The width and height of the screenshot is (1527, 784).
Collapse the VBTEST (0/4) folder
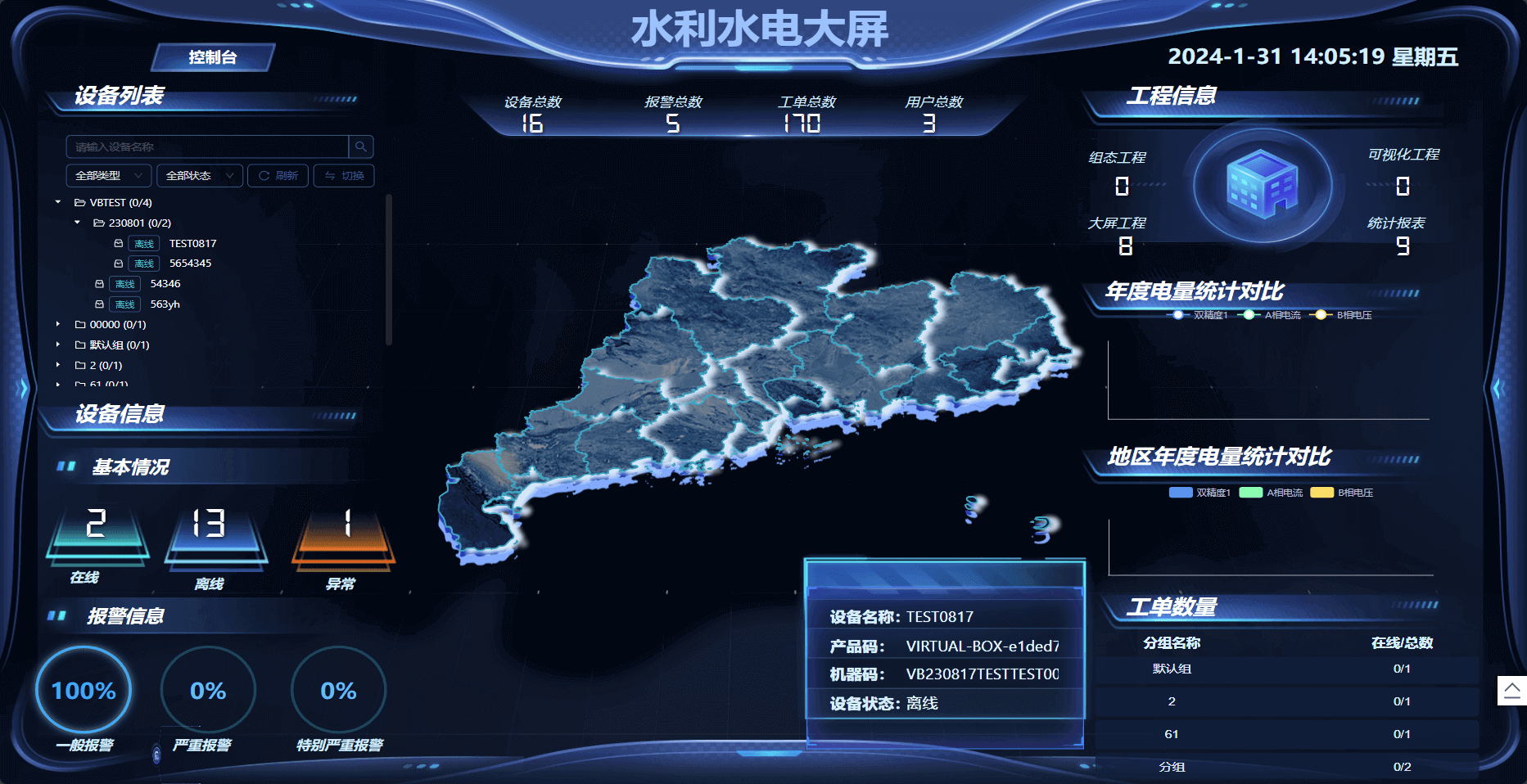pyautogui.click(x=58, y=202)
